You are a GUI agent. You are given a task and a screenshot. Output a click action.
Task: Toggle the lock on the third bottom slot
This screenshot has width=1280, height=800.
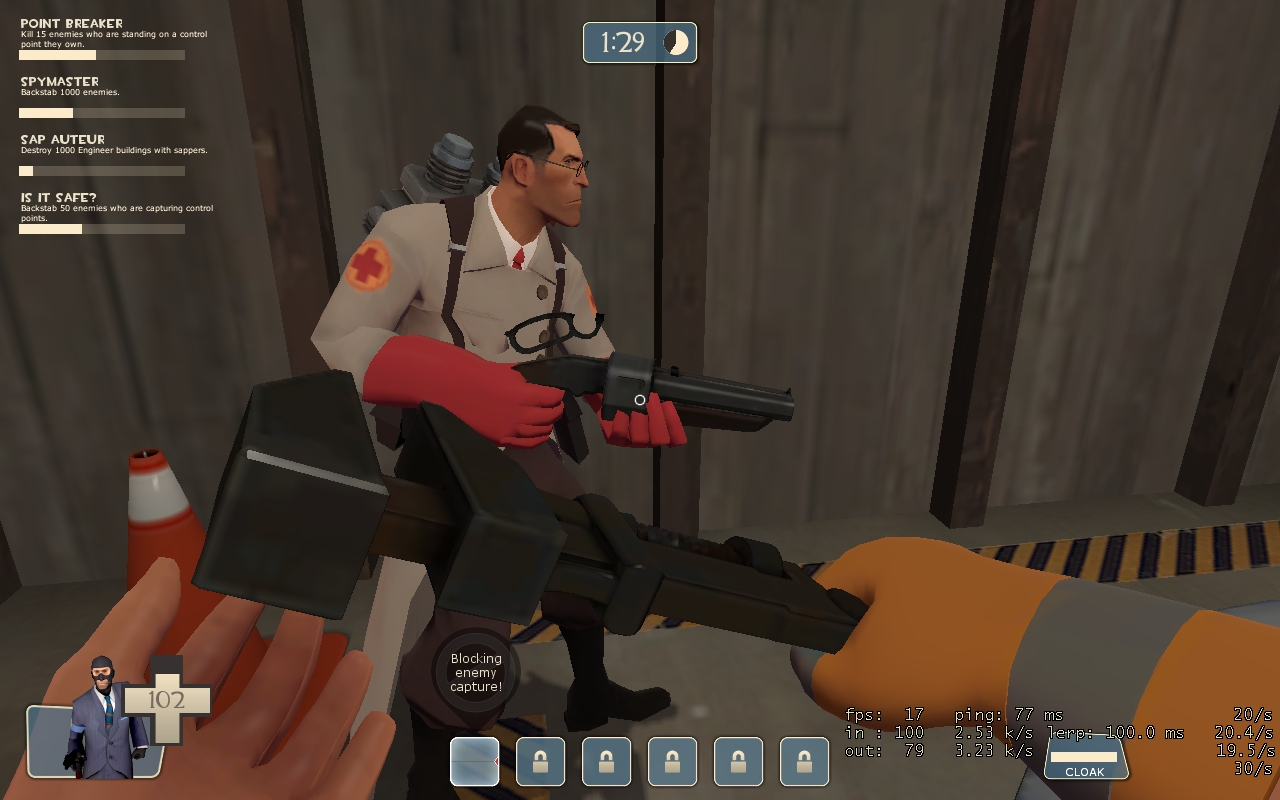click(x=606, y=761)
